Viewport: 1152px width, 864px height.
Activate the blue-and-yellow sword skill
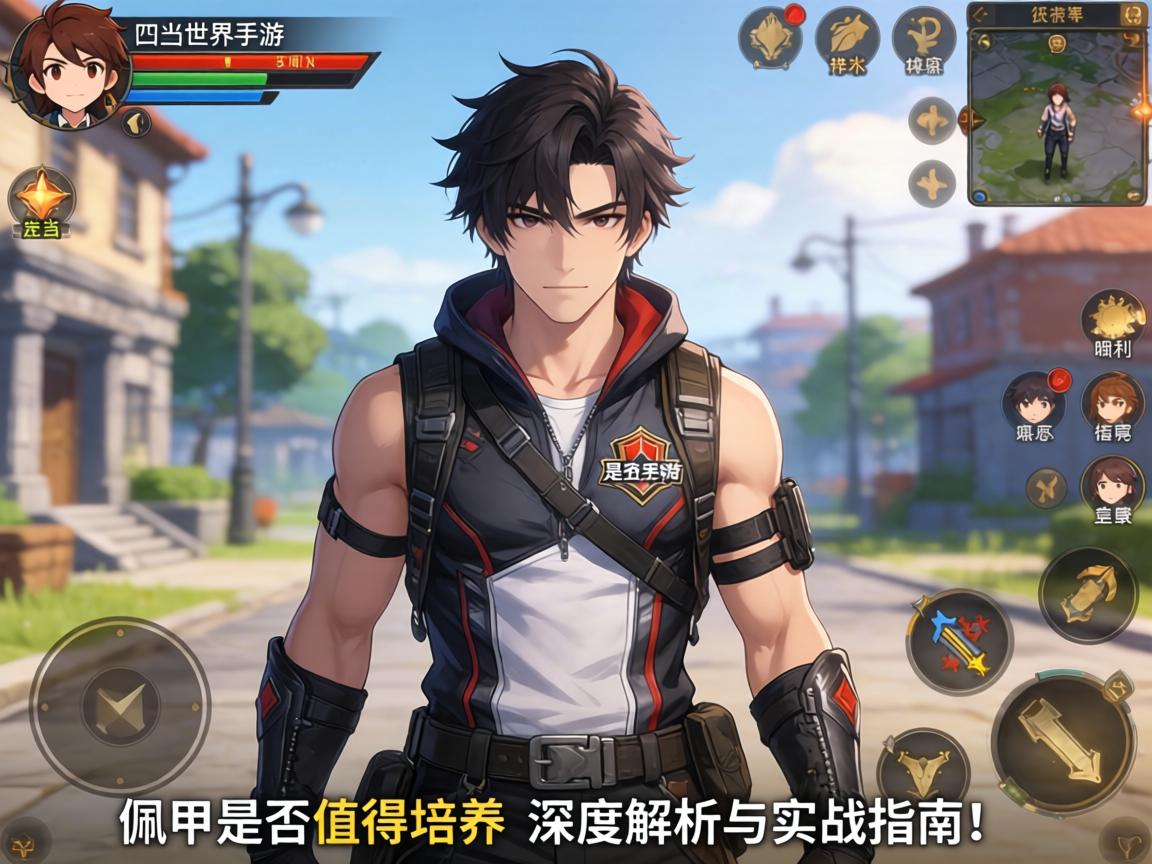959,641
